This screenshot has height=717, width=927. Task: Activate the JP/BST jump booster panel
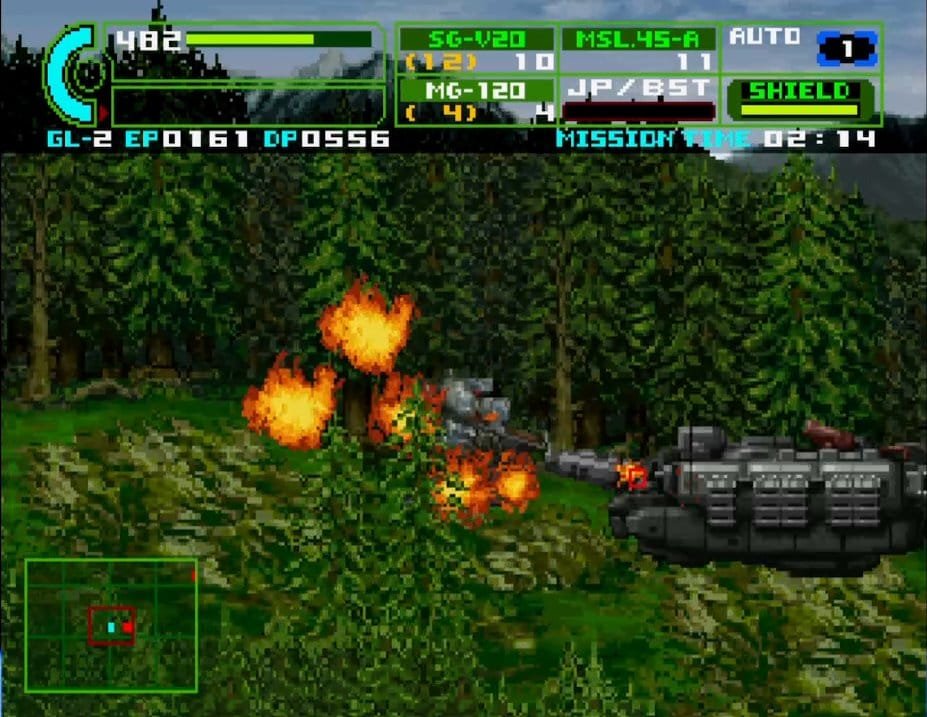(x=638, y=100)
